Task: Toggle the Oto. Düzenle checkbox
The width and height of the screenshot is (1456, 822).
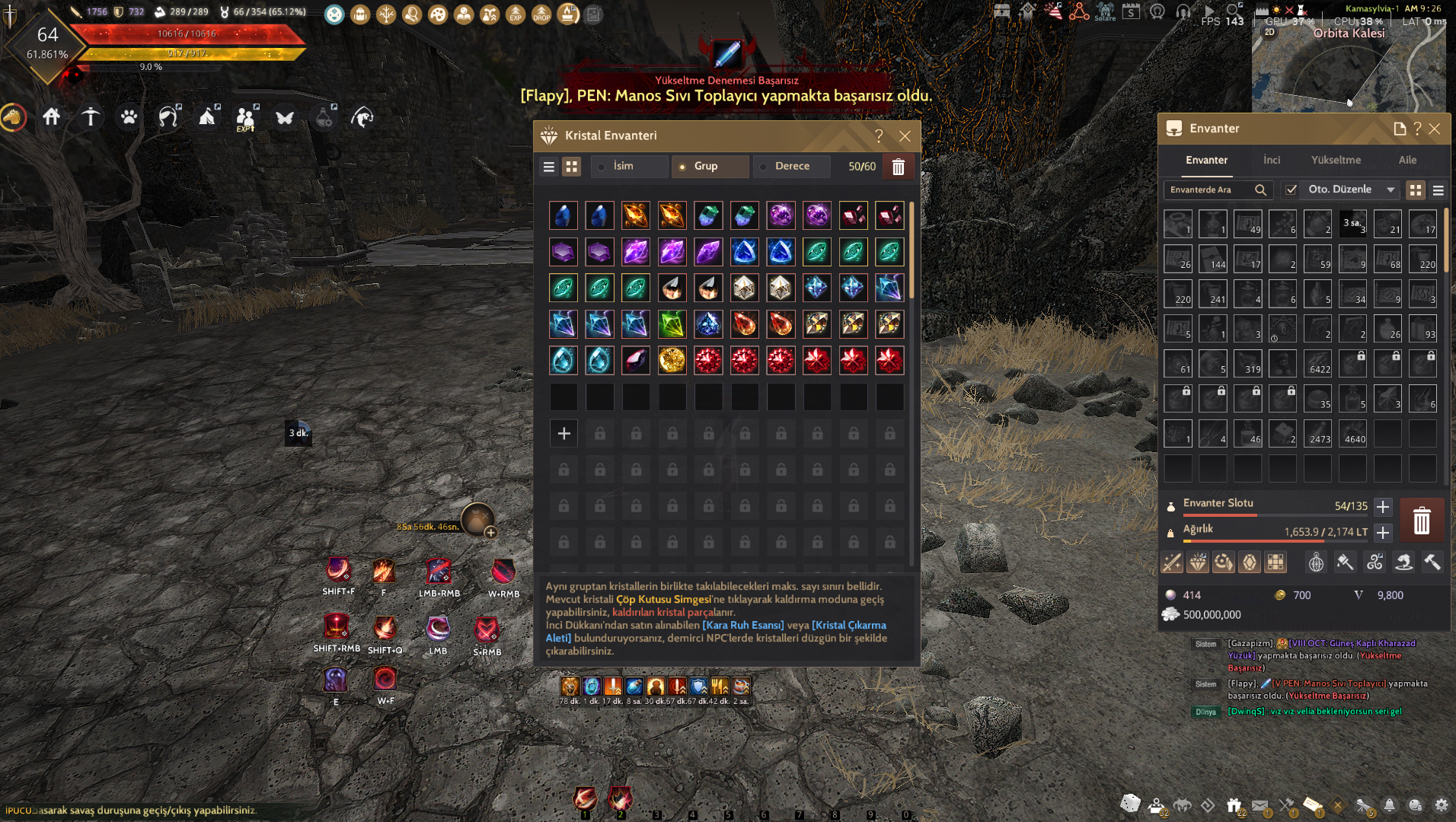Action: click(1292, 190)
